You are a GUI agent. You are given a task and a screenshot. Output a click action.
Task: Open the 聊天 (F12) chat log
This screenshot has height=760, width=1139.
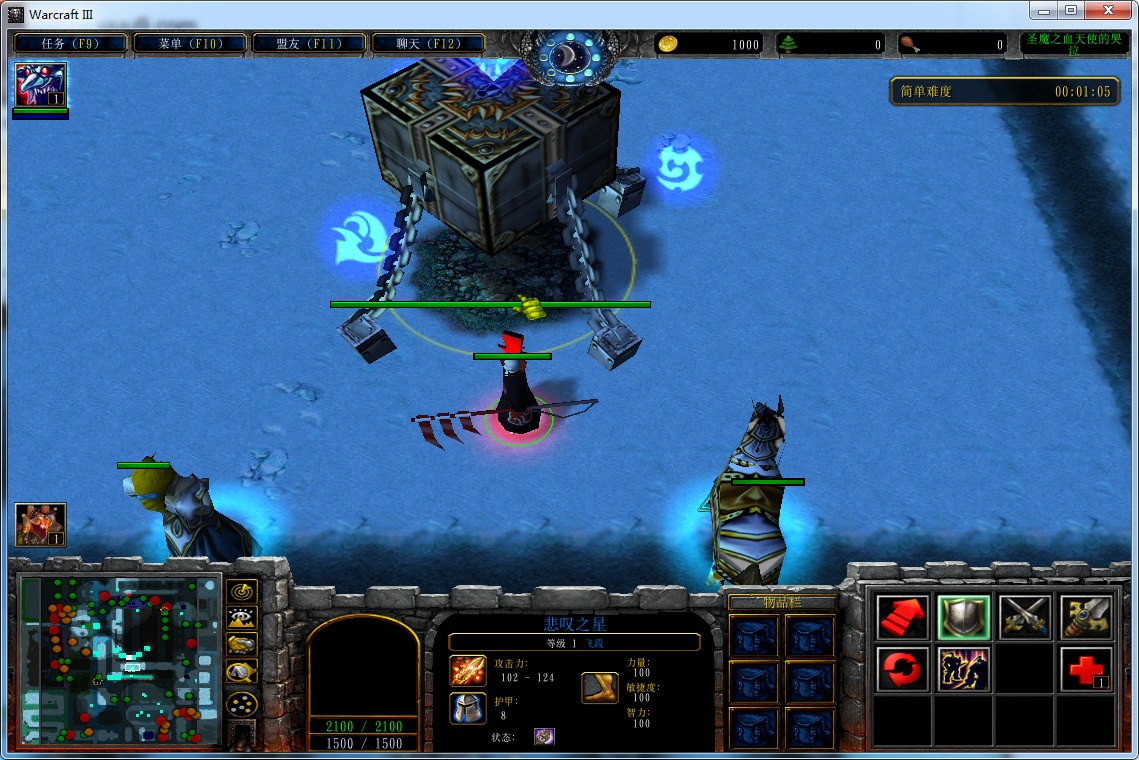tap(428, 44)
